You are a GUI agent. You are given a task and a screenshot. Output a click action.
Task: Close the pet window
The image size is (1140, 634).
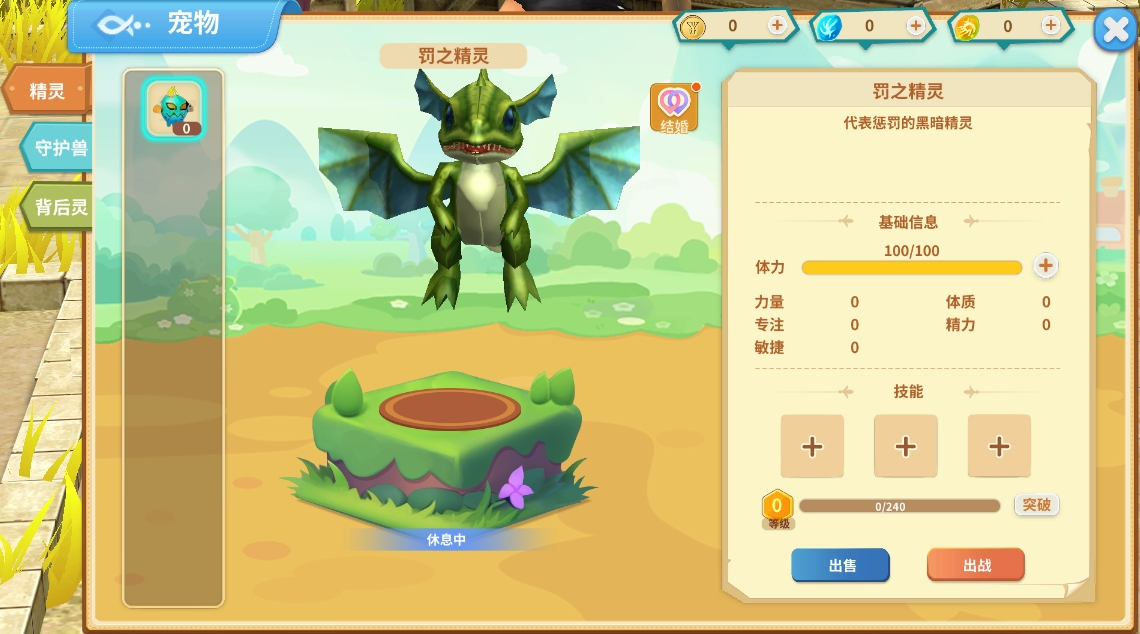tap(1115, 31)
